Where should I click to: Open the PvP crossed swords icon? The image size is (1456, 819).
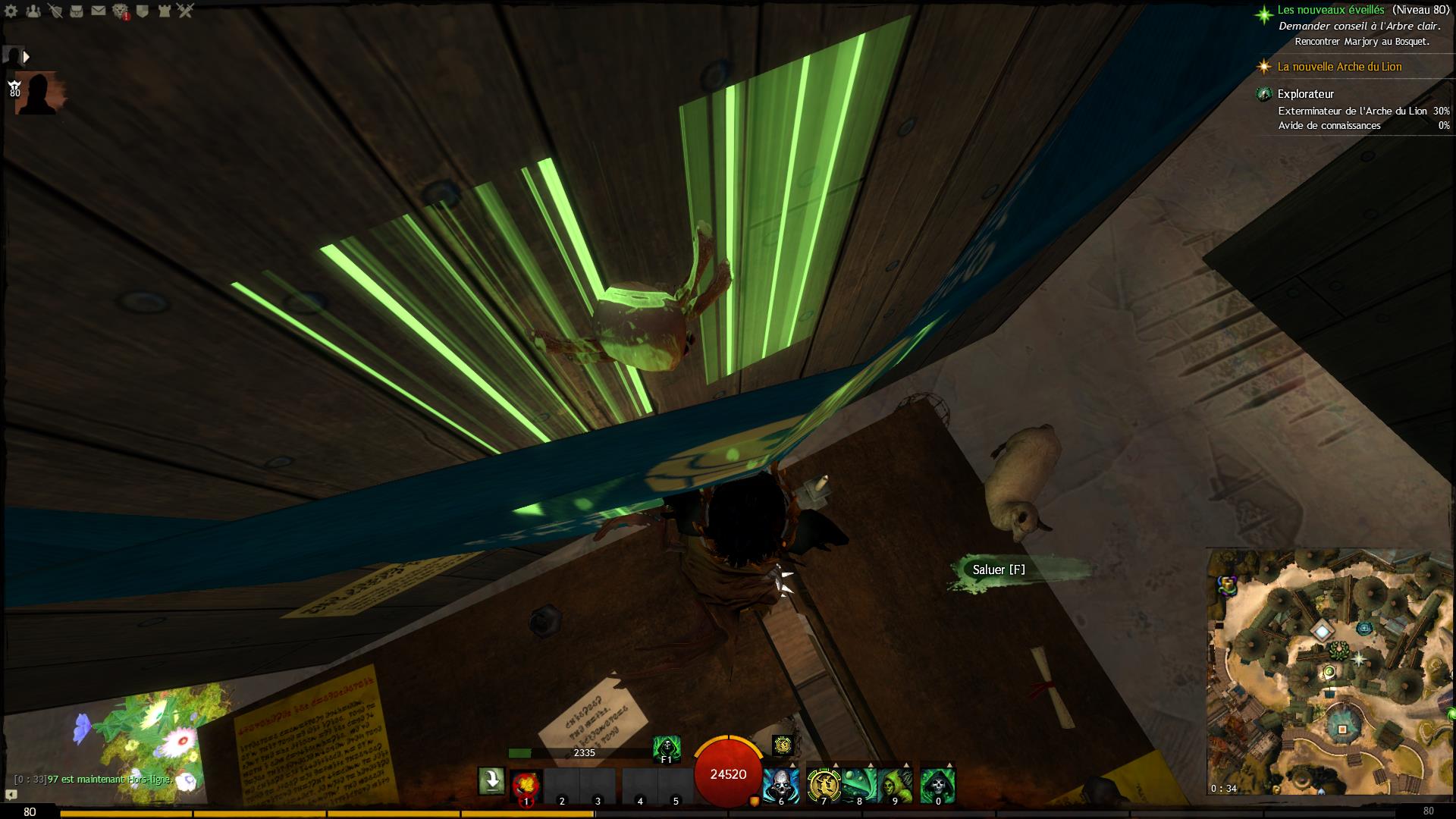pos(186,11)
